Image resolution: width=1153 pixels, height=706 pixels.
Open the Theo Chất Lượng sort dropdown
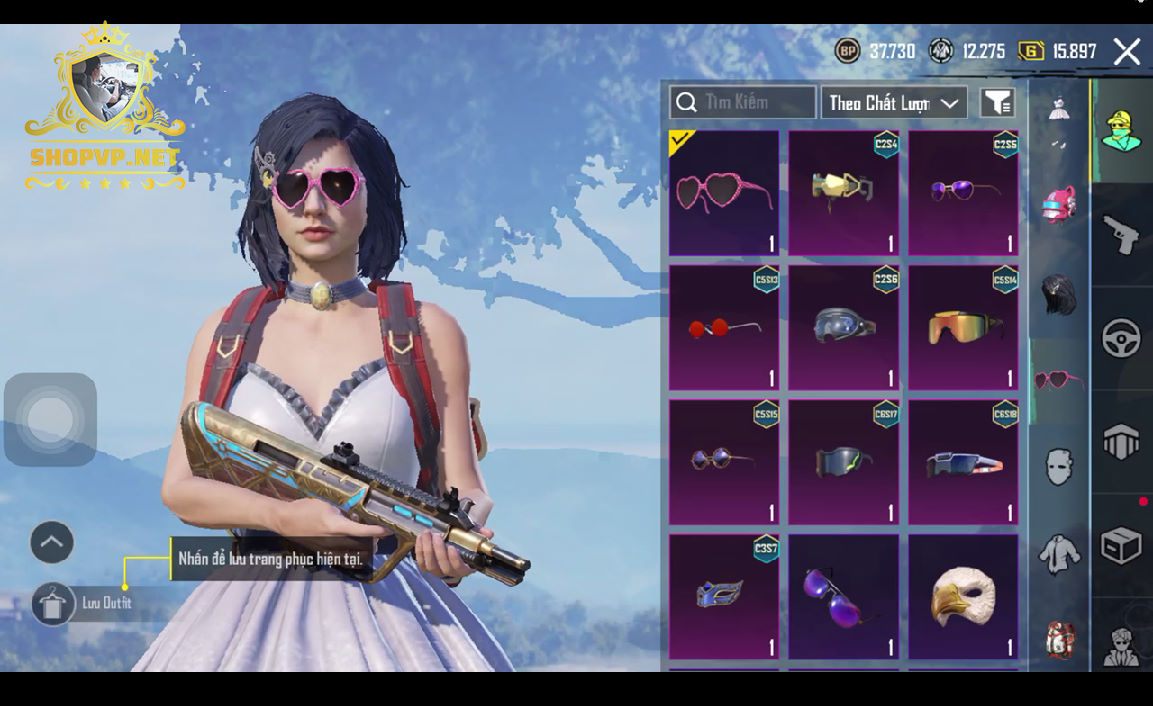(x=894, y=102)
